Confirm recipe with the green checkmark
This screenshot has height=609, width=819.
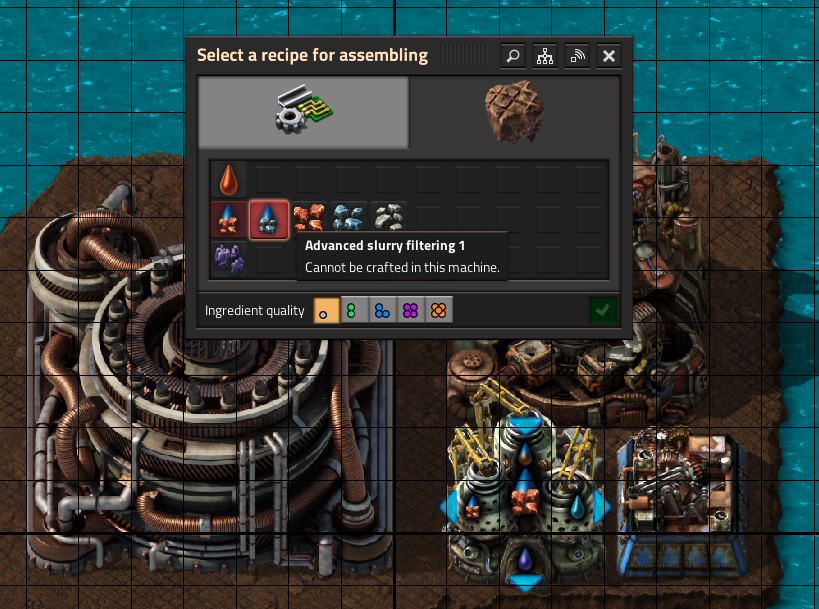tap(602, 311)
